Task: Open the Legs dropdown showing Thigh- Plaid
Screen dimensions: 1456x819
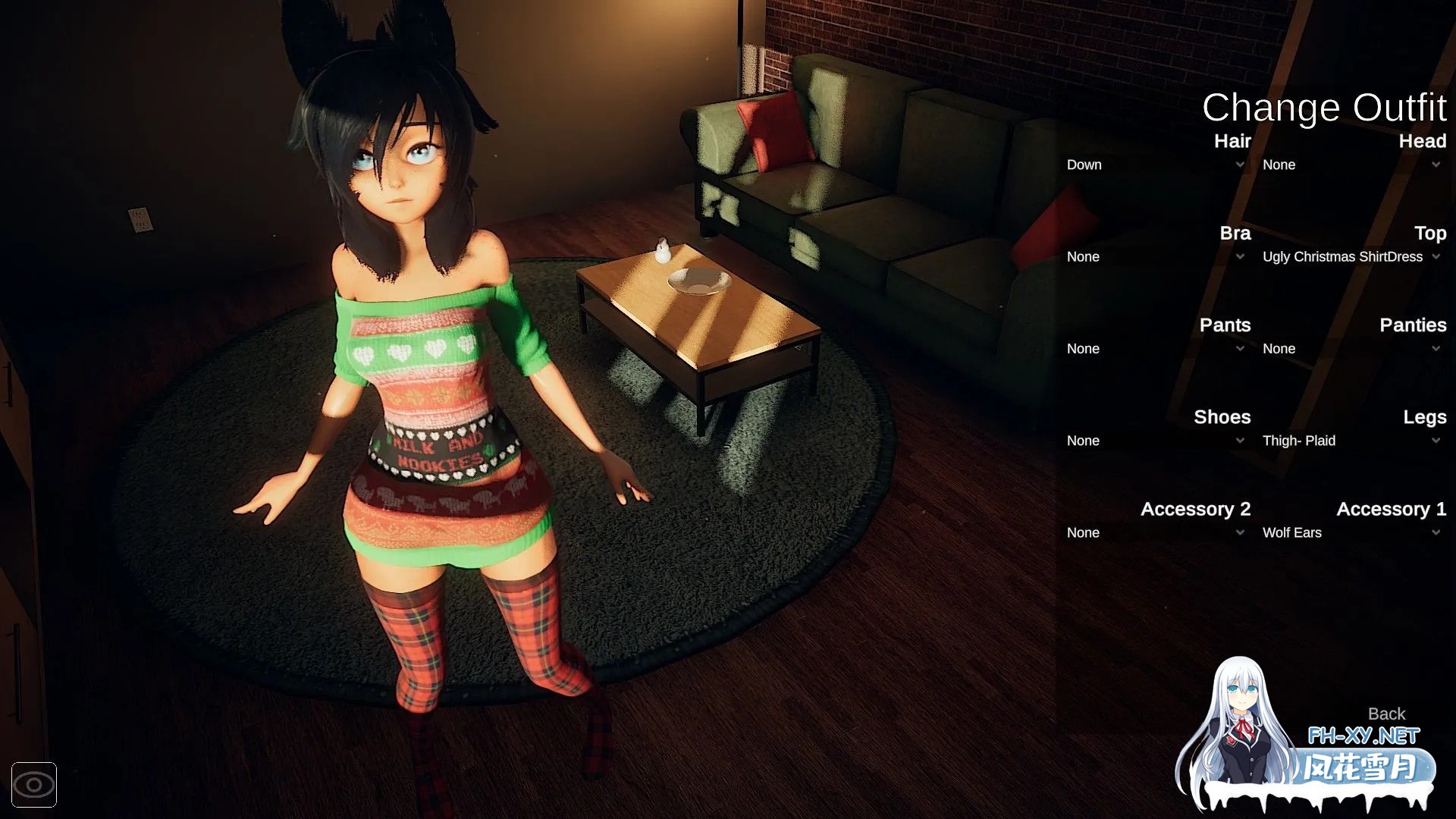Action: pyautogui.click(x=1351, y=441)
